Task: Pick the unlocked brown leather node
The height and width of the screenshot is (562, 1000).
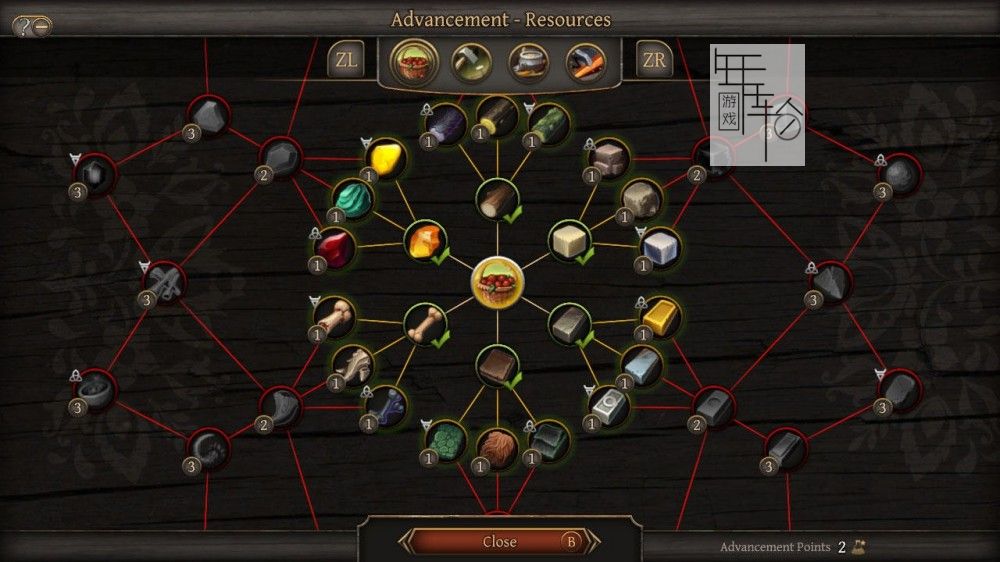Action: click(x=497, y=366)
